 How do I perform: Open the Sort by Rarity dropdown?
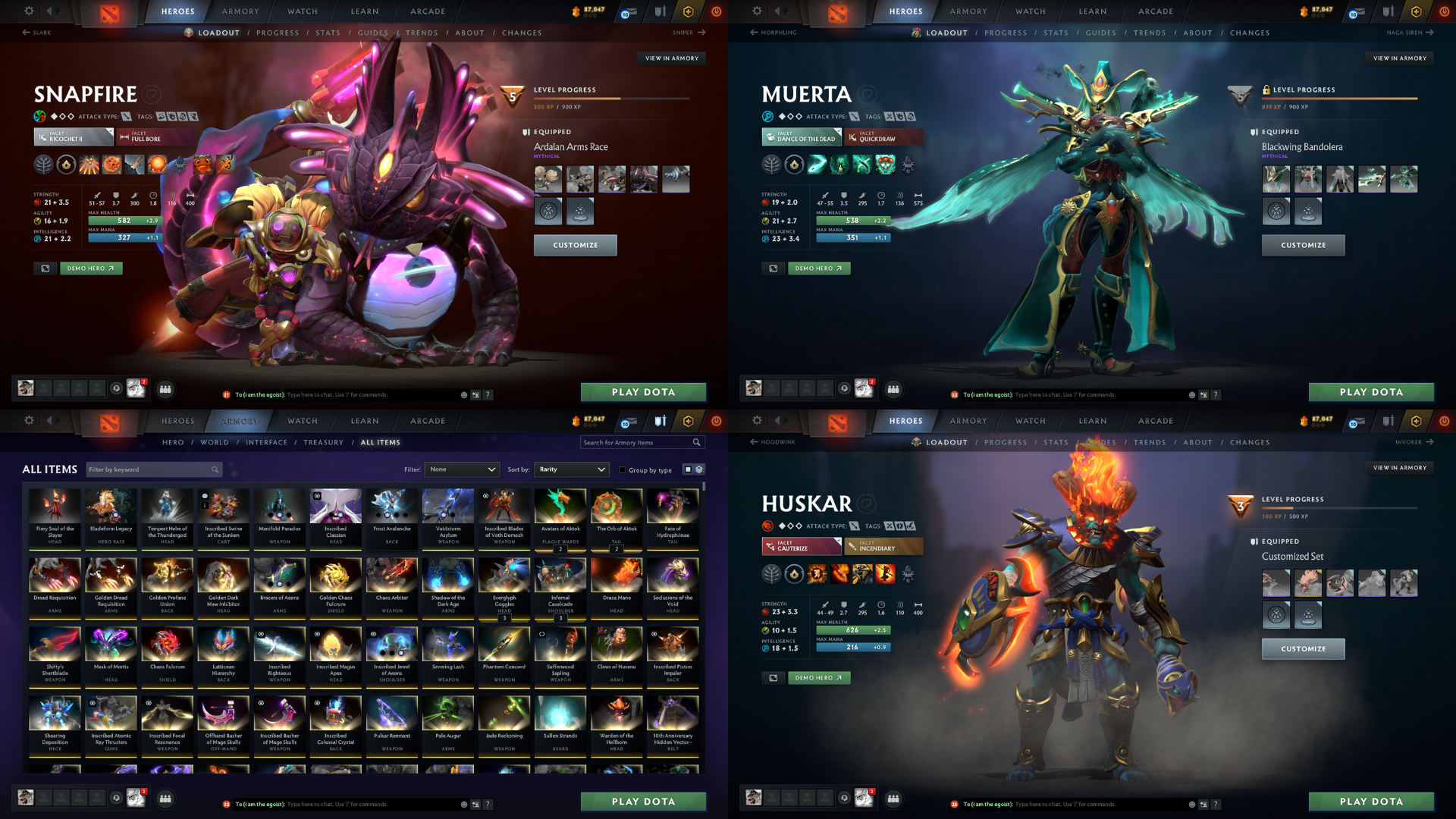coord(571,469)
